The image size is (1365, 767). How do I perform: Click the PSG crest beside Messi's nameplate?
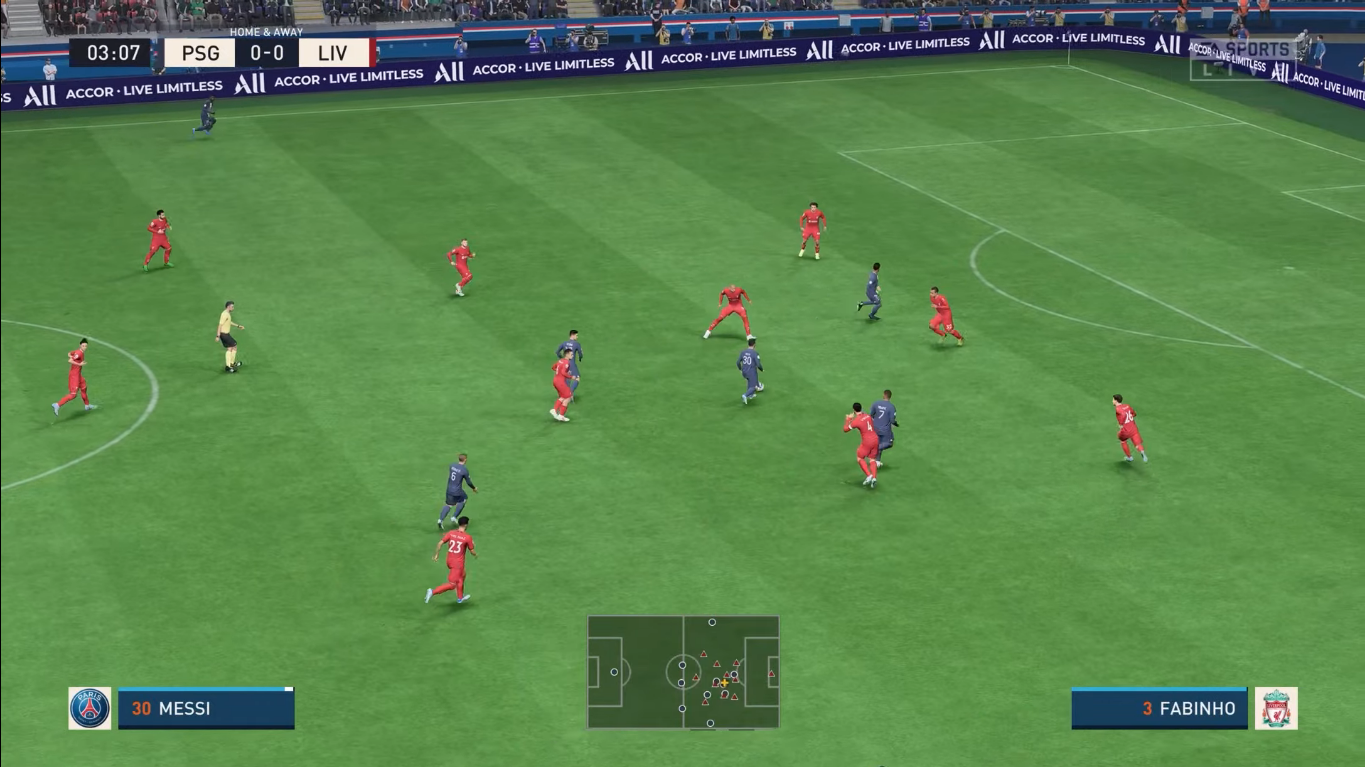[x=88, y=708]
